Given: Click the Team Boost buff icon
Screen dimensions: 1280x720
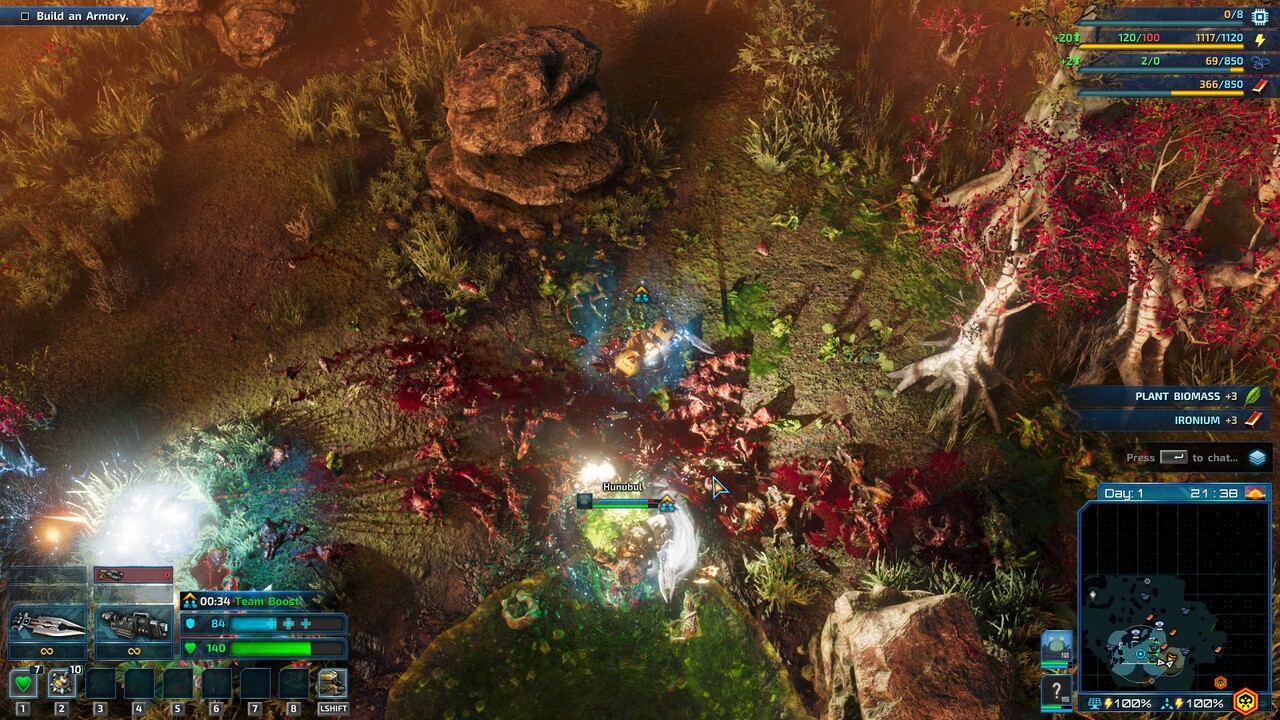Looking at the screenshot, I should [x=189, y=601].
